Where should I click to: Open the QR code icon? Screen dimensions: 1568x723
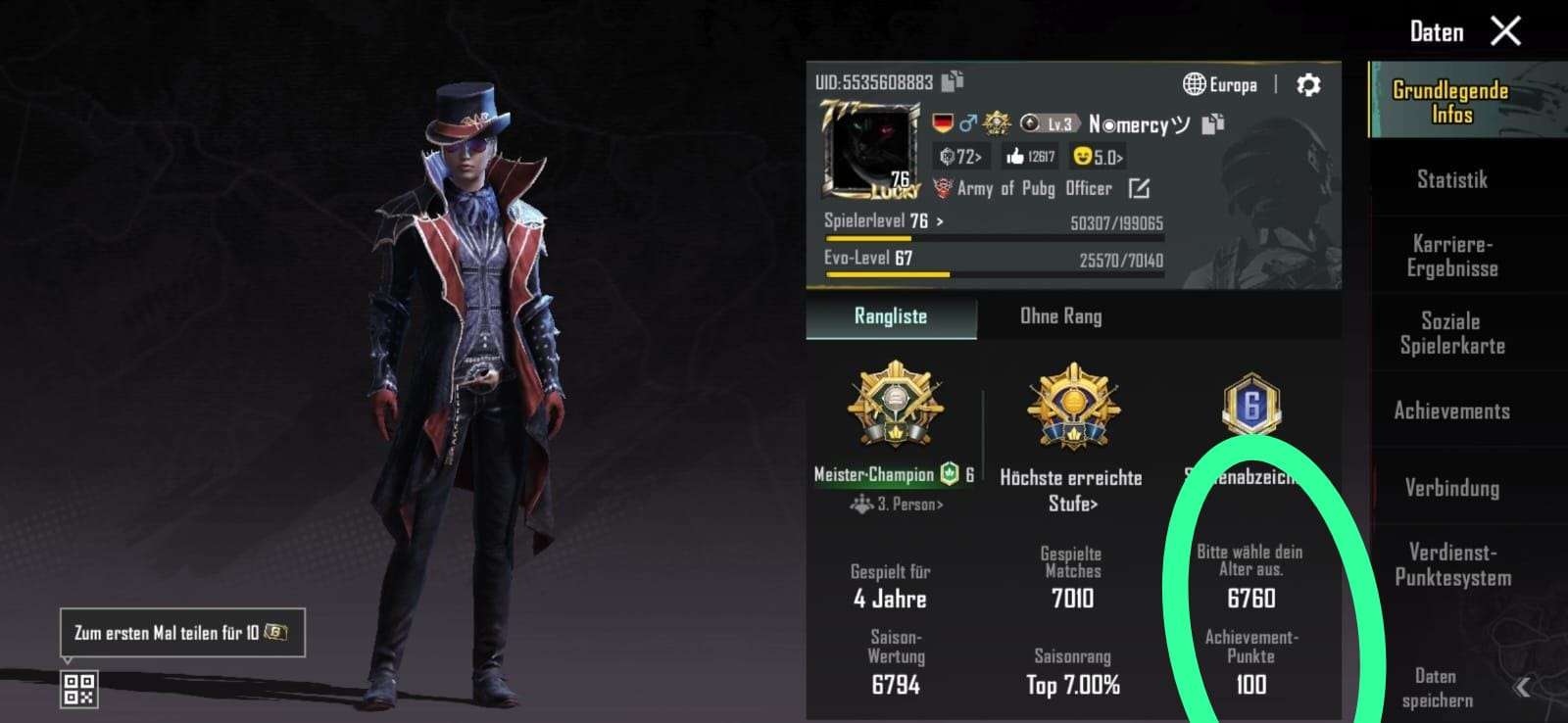coord(79,689)
